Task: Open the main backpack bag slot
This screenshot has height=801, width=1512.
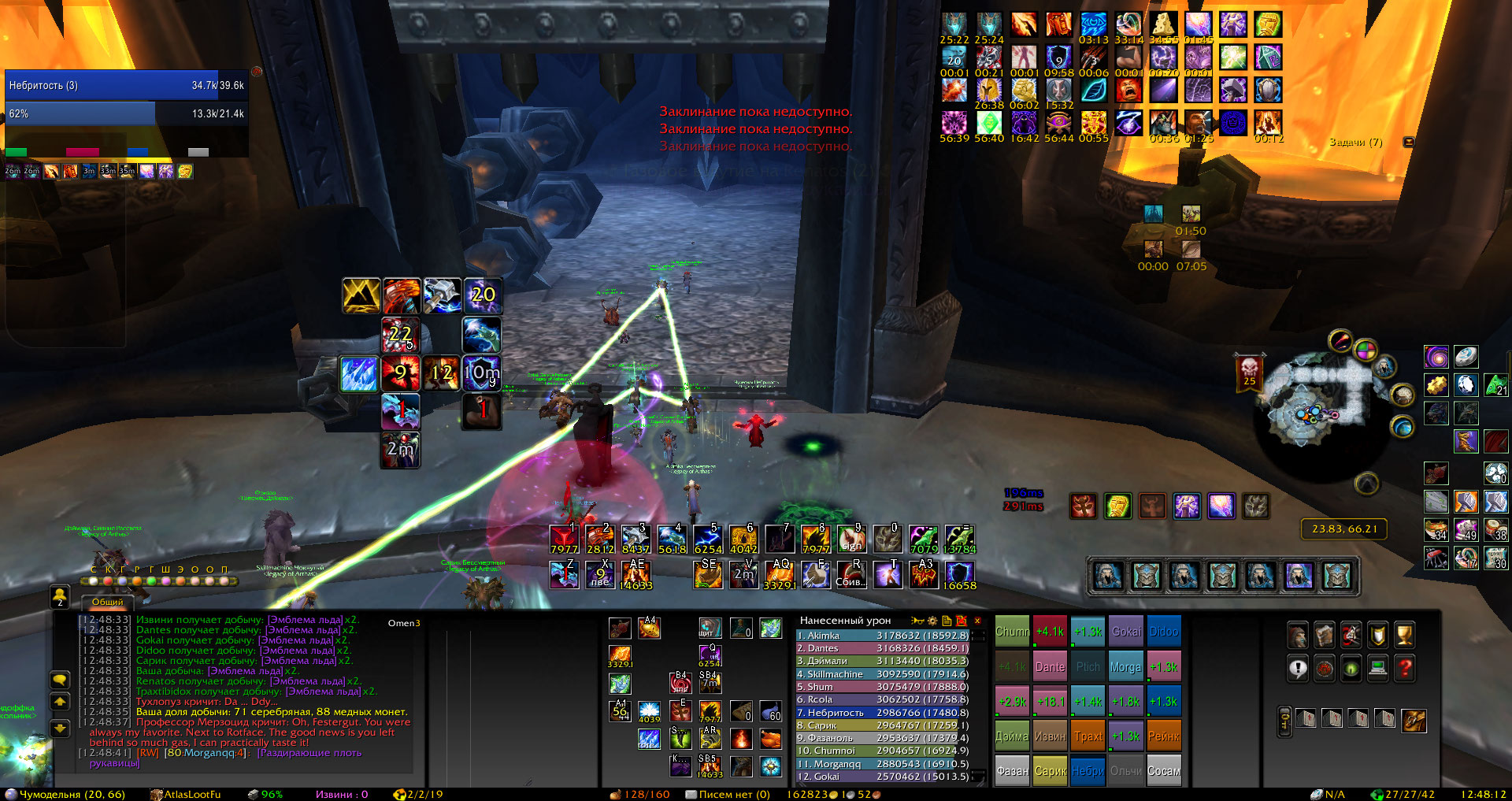Action: pos(1414,720)
